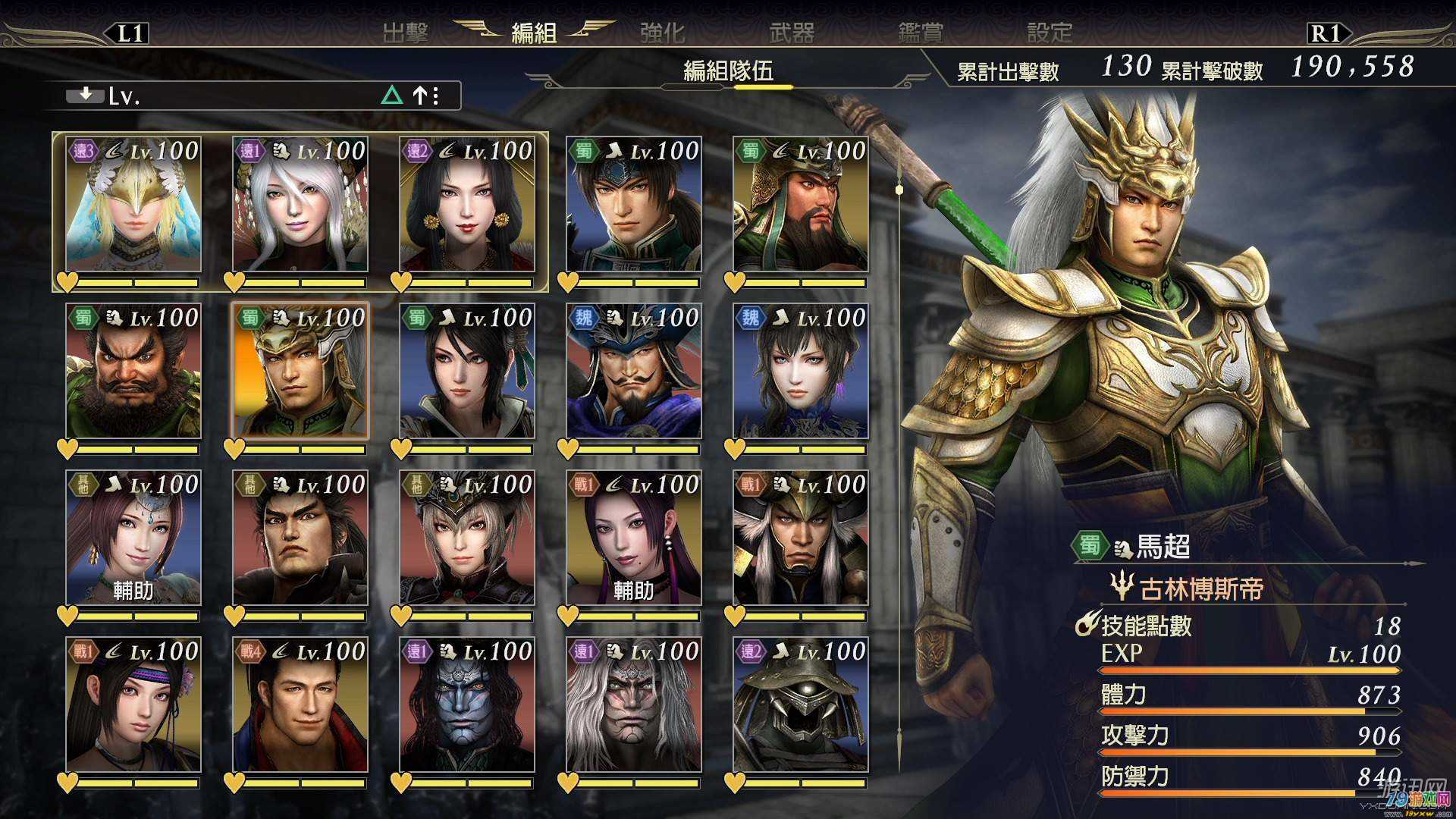Go to the 武器 tab
The height and width of the screenshot is (819, 1456).
pos(792,33)
